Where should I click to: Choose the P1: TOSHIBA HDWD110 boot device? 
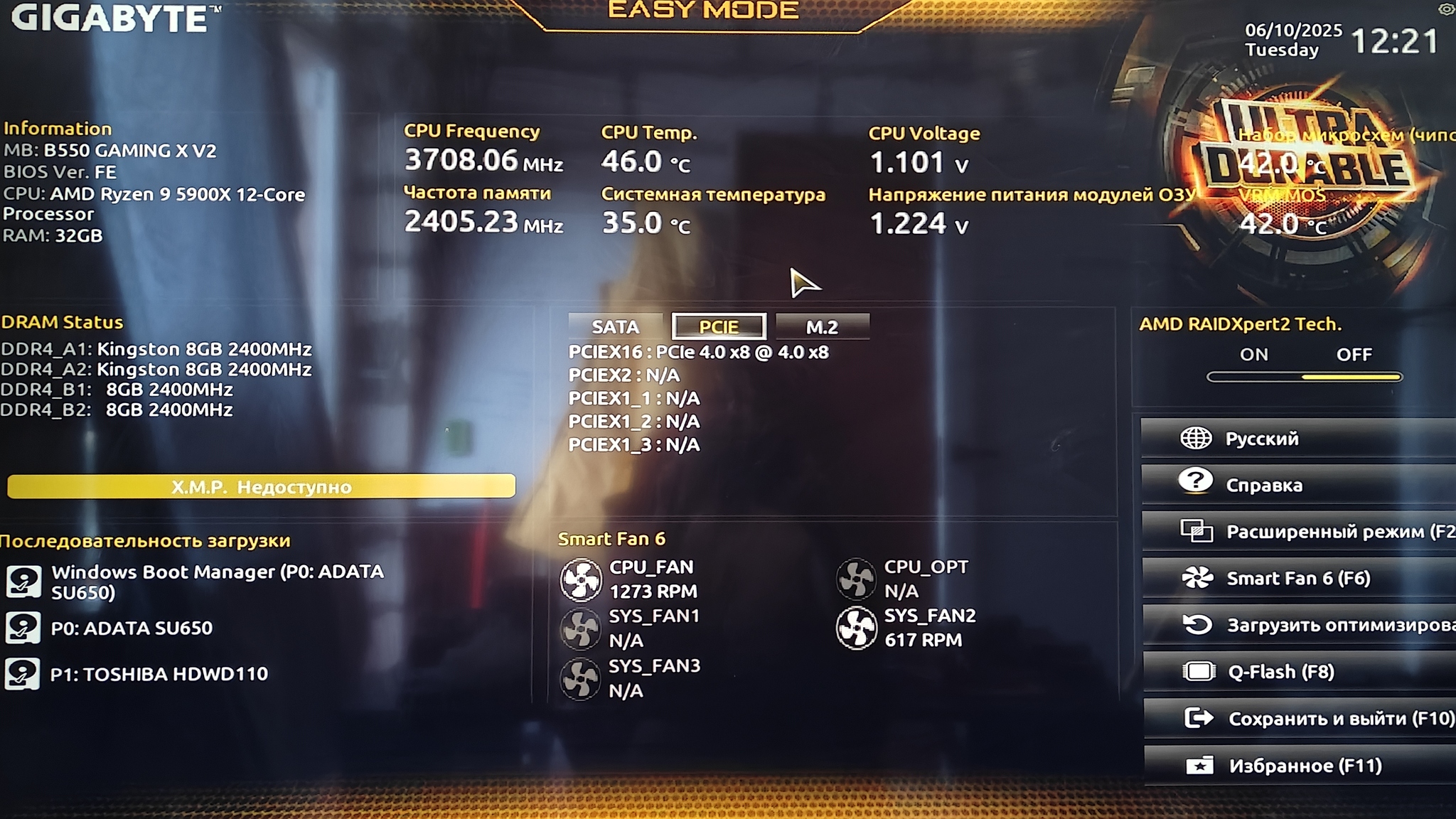pos(159,674)
